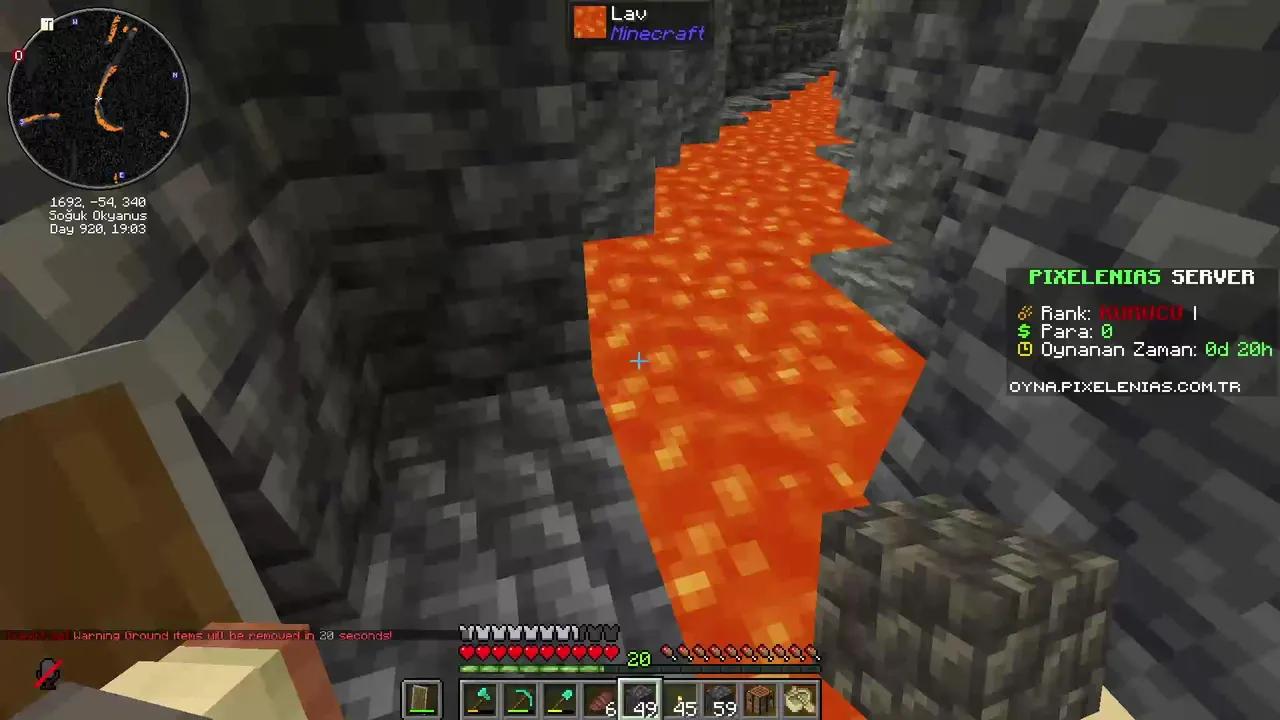
Task: Toggle the muted microphone indicator
Action: click(48, 674)
